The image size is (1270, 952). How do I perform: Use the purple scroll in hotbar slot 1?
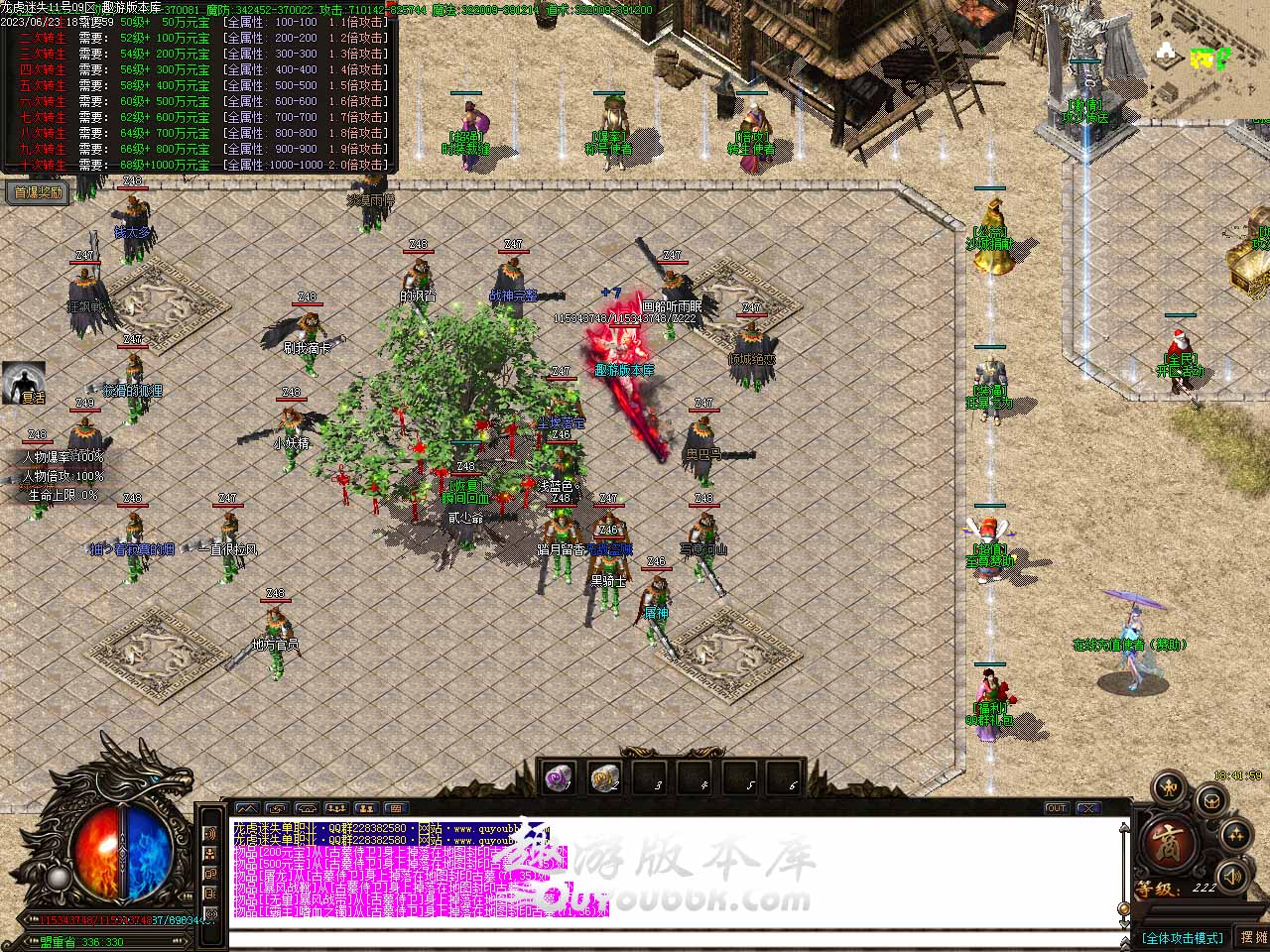[x=560, y=779]
